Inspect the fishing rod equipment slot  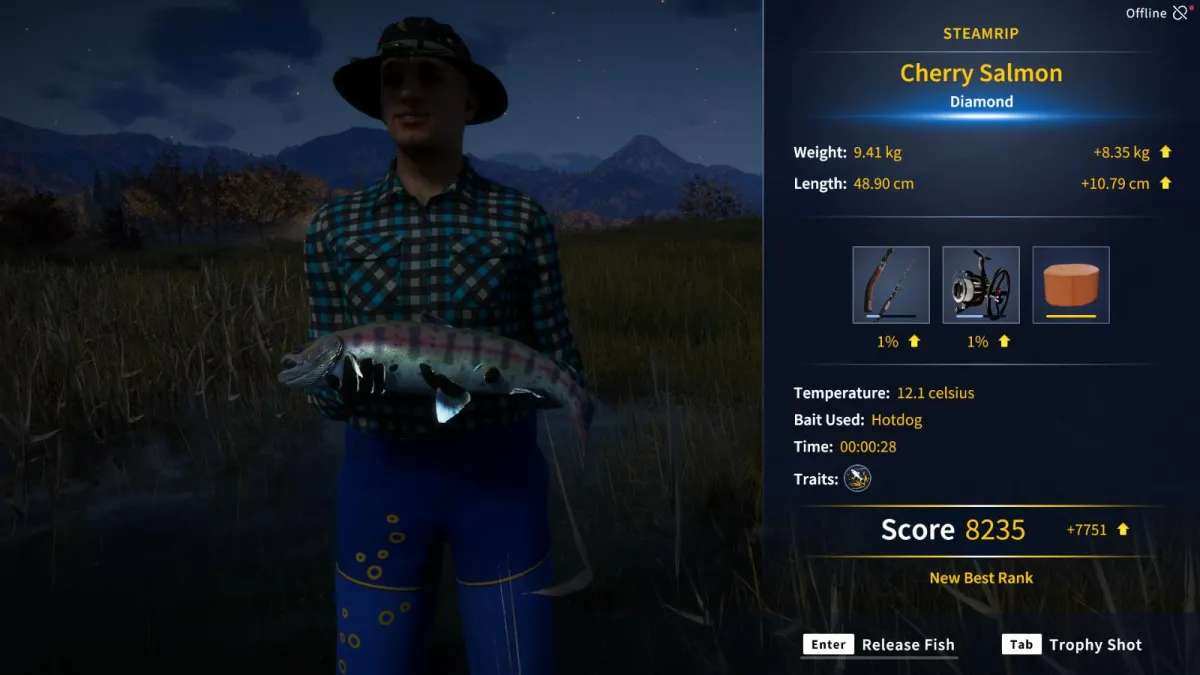pos(891,285)
